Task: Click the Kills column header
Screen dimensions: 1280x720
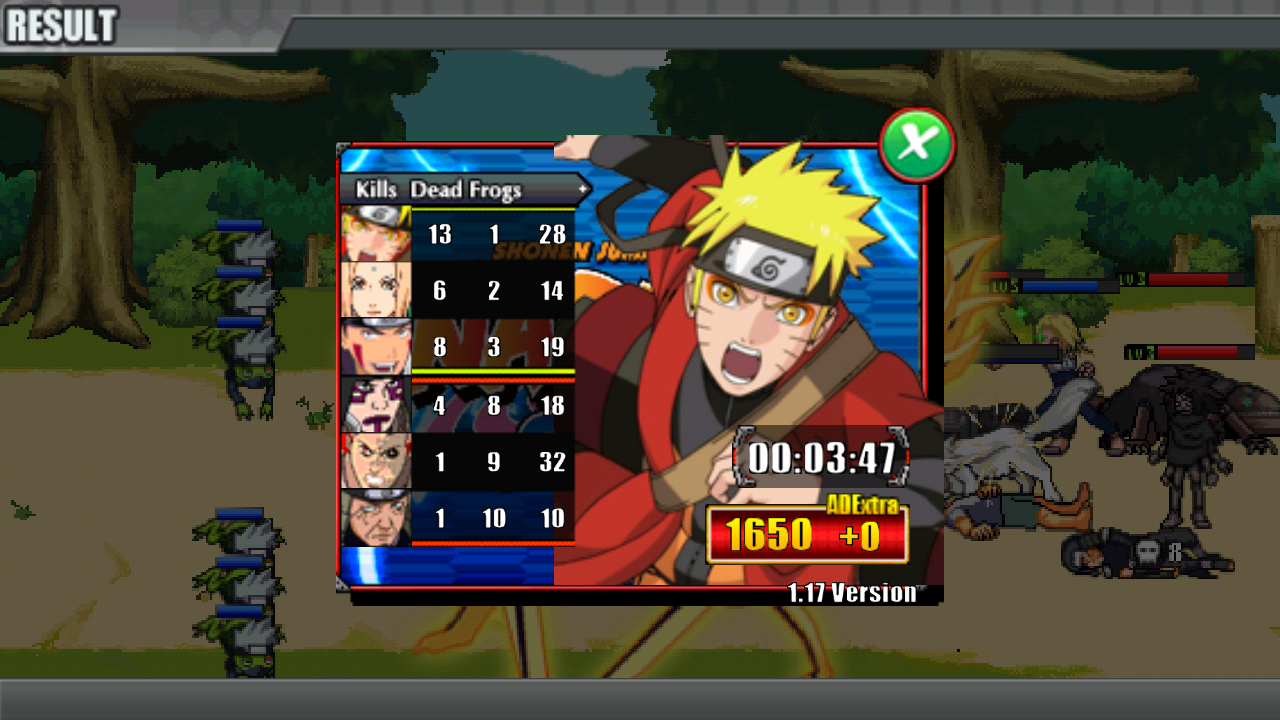Action: [x=376, y=190]
